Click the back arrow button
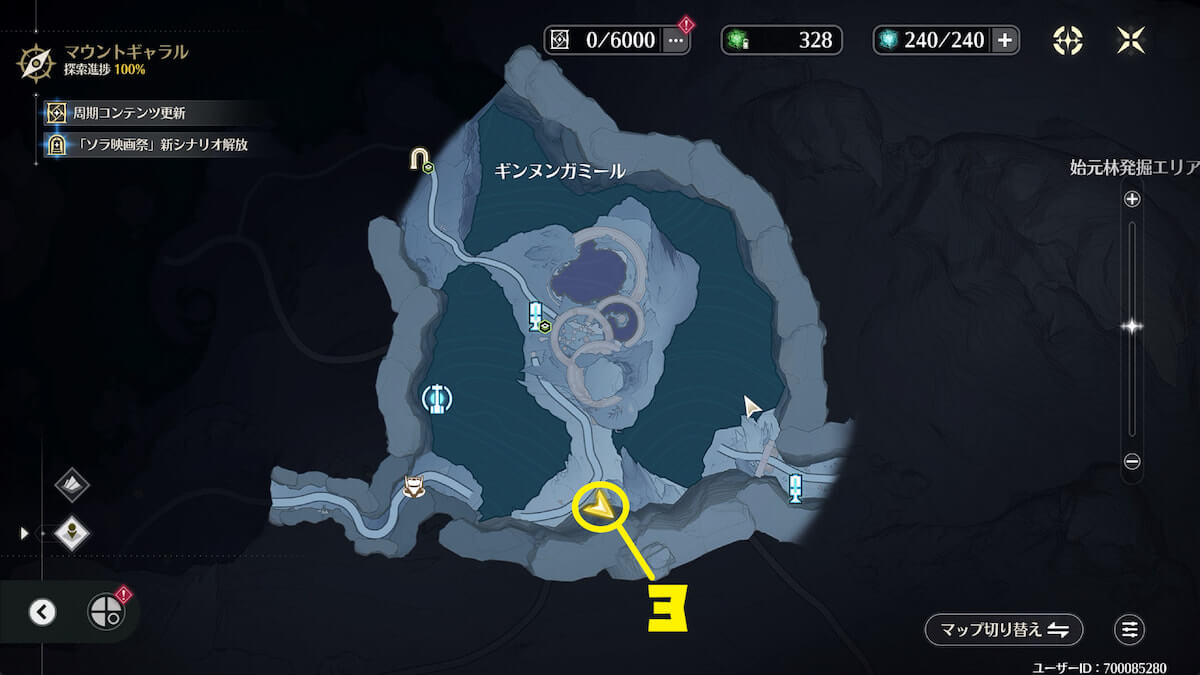The width and height of the screenshot is (1200, 675). (42, 612)
